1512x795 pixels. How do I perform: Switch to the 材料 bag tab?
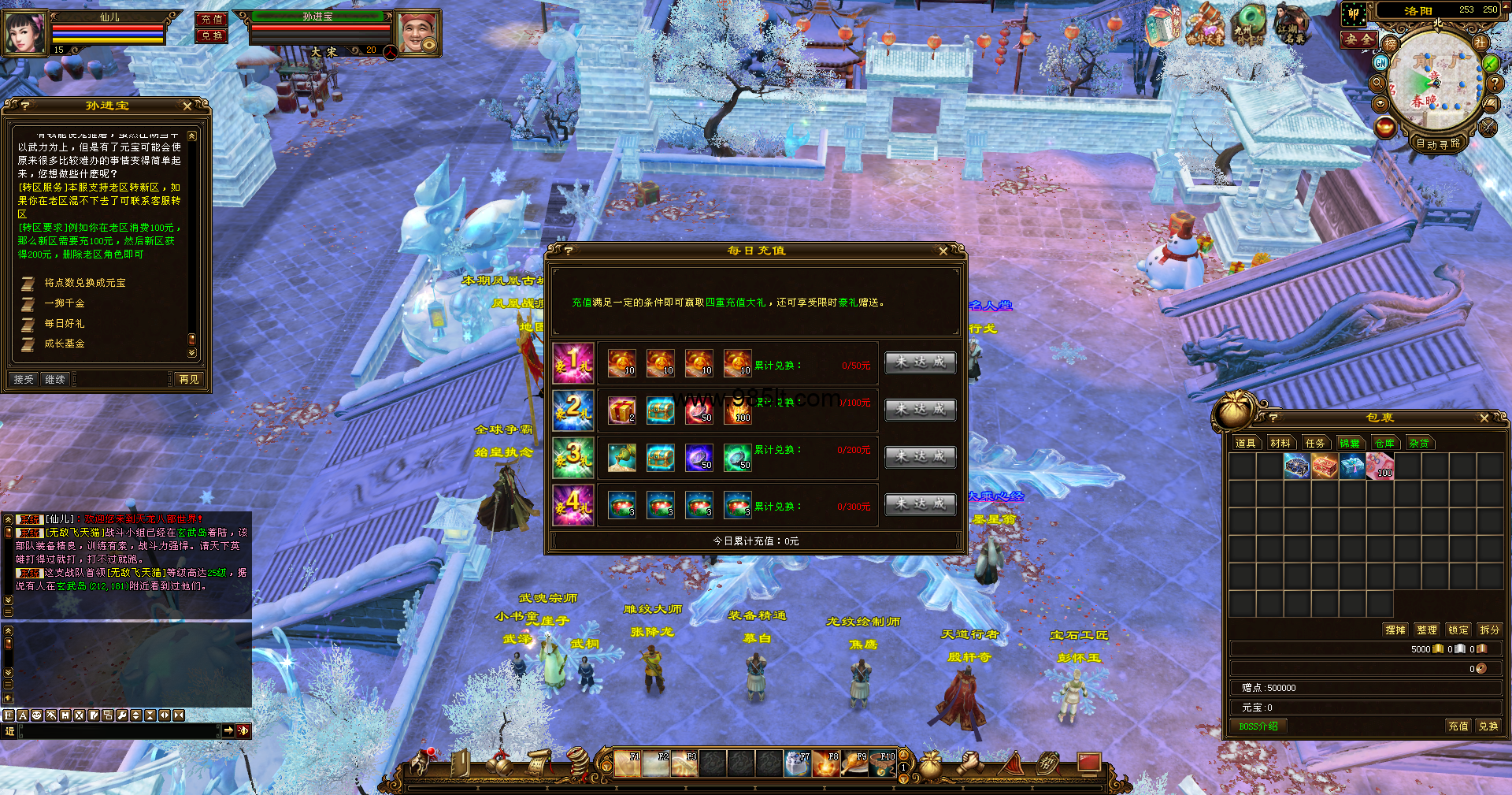pyautogui.click(x=1280, y=443)
